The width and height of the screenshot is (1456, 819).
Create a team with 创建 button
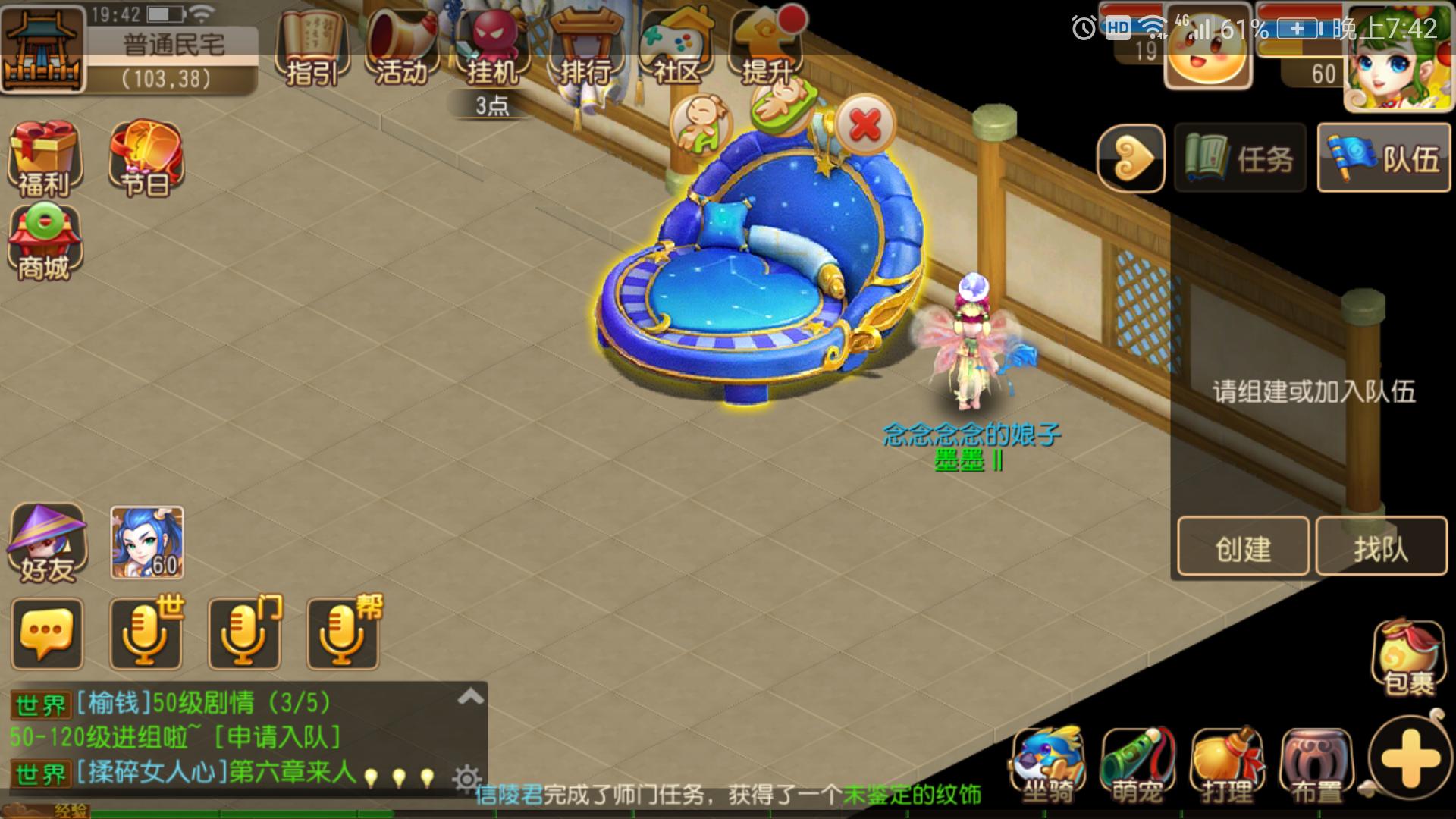pos(1243,548)
